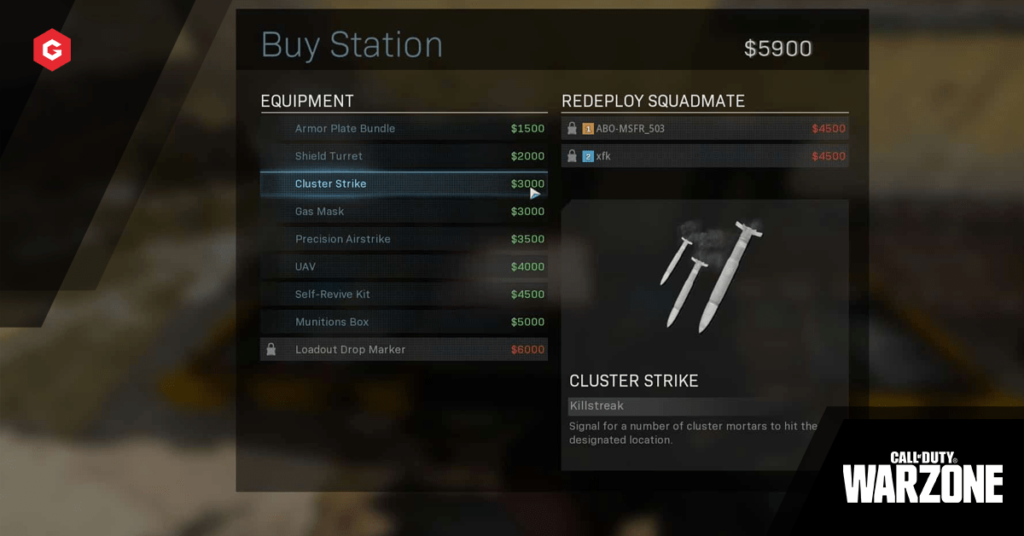The width and height of the screenshot is (1024, 536).
Task: Redeploy squadmate xfk
Action: (704, 156)
